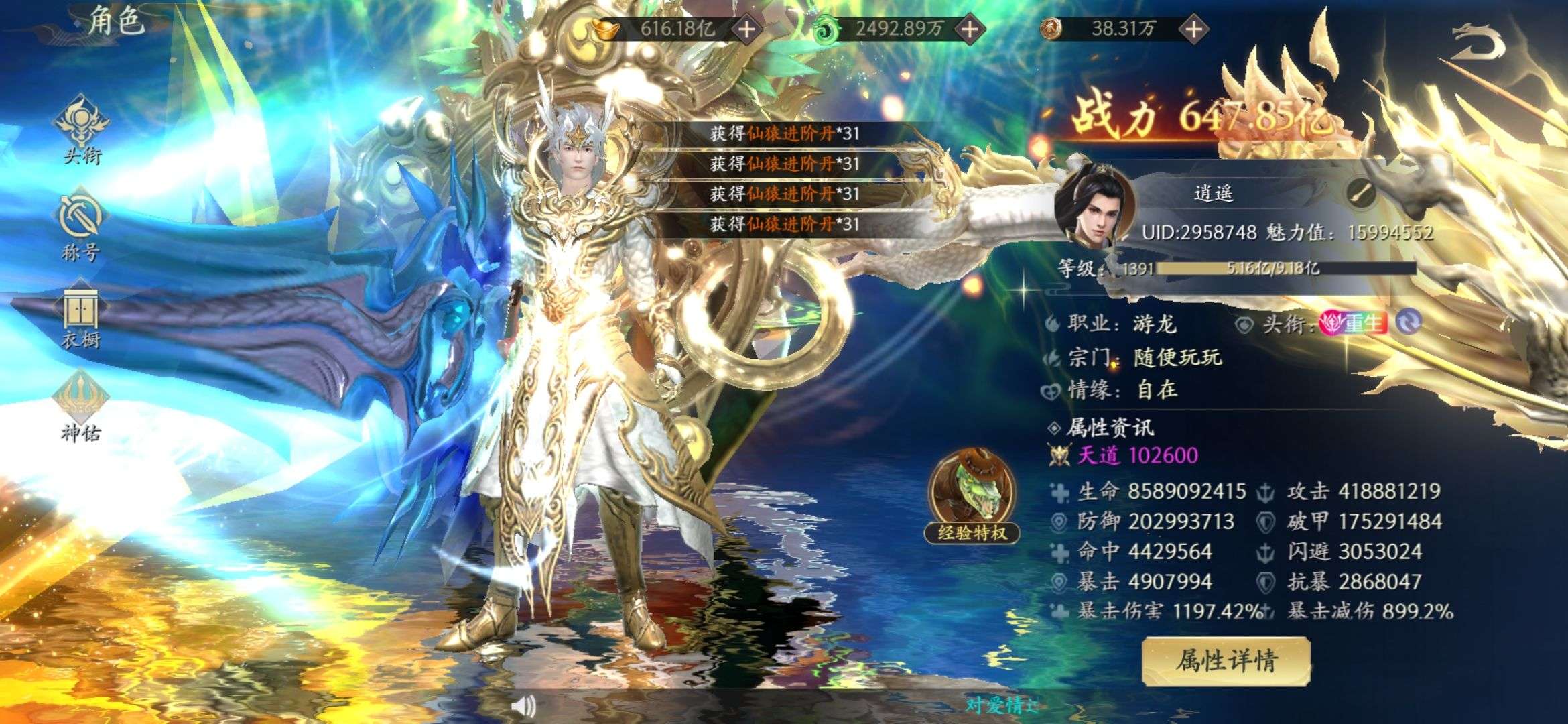The image size is (1568, 724).
Task: Open the 神佑 divine blessing menu
Action: coord(80,406)
